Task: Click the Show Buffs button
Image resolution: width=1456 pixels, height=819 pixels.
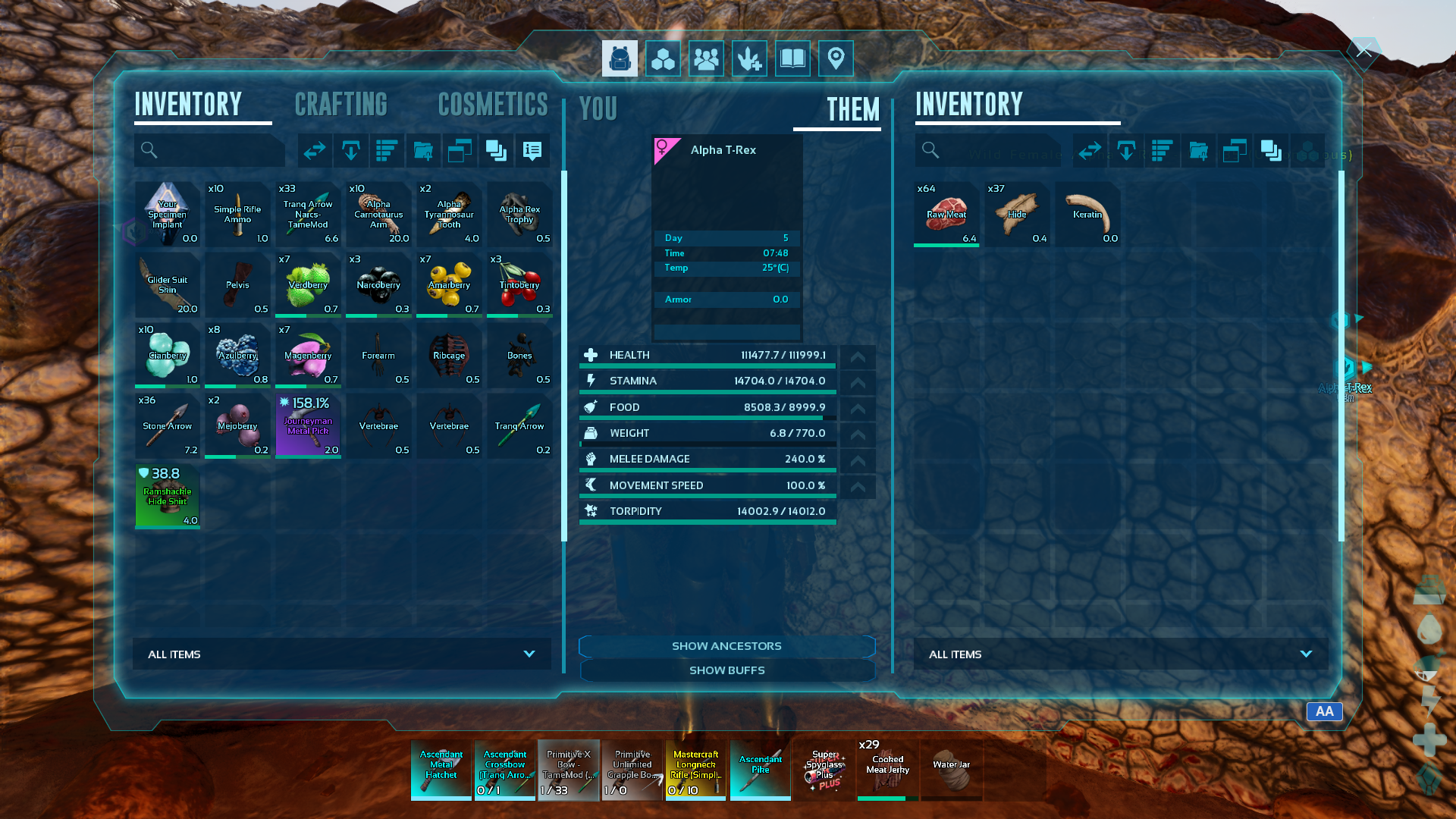Action: (x=726, y=670)
